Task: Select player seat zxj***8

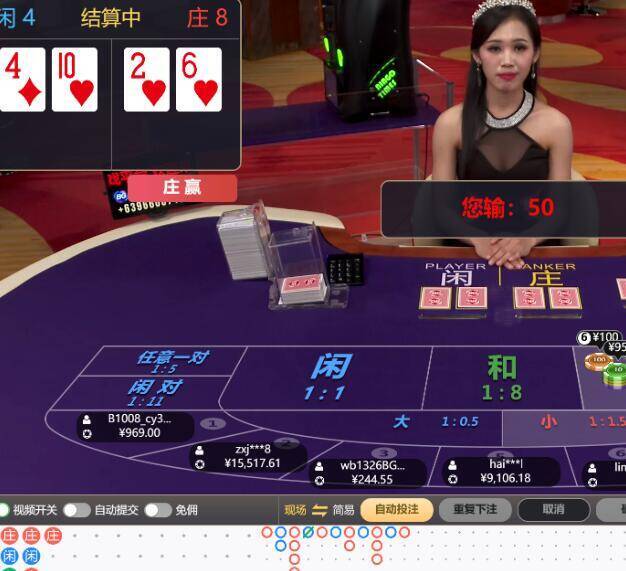Action: click(x=250, y=456)
